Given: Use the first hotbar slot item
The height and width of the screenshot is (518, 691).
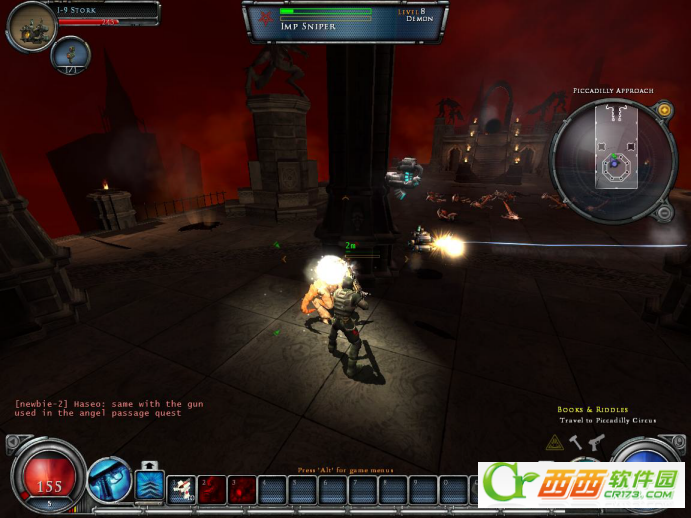Looking at the screenshot, I should [181, 488].
